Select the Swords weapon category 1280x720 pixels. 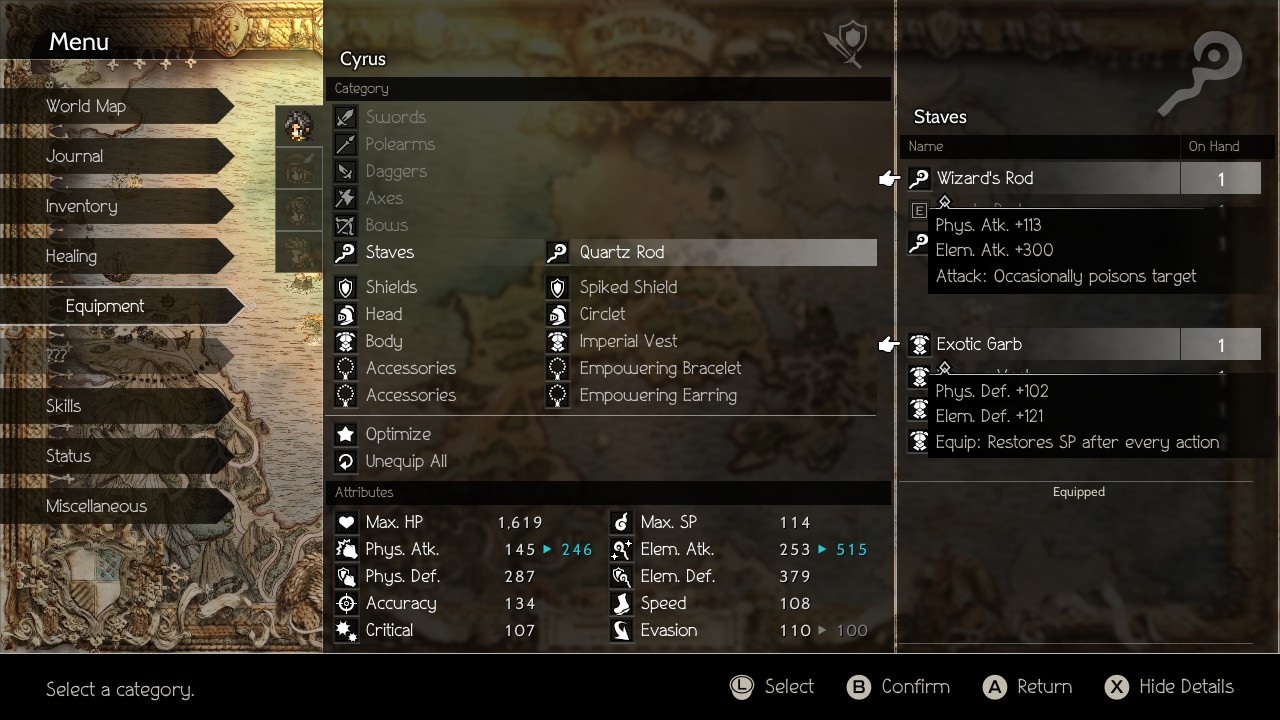point(395,117)
